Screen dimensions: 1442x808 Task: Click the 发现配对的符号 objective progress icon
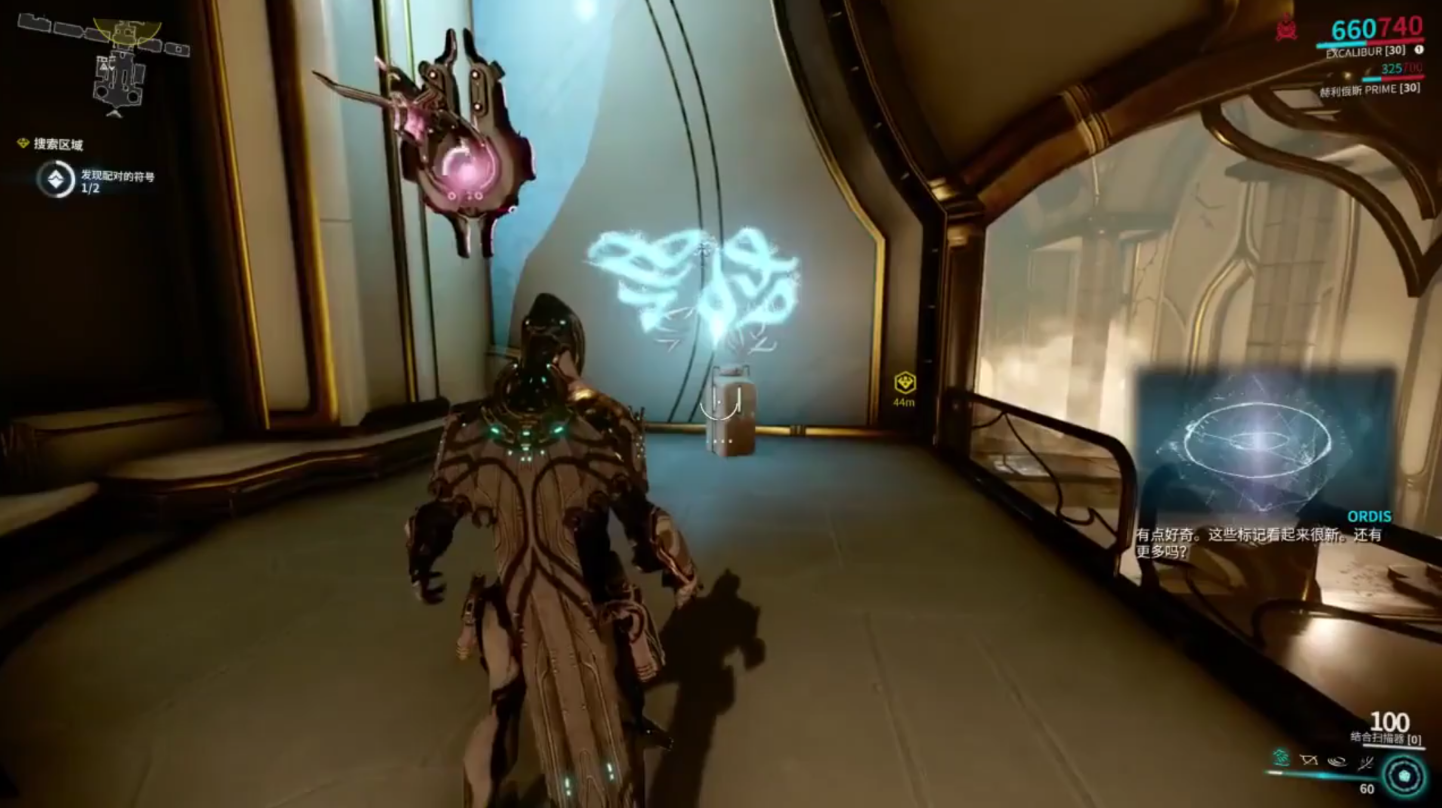pyautogui.click(x=55, y=179)
